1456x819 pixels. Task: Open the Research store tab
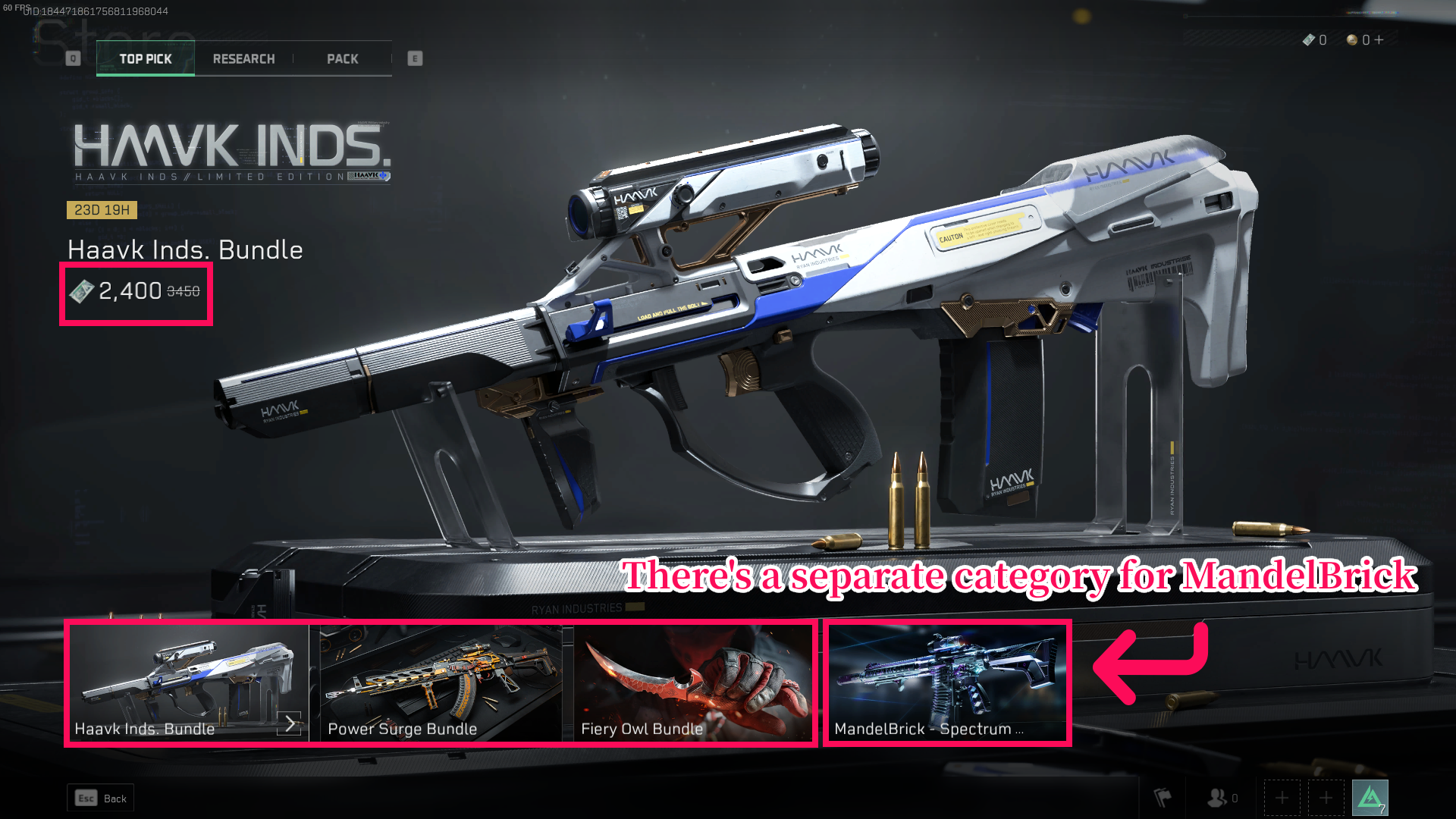243,58
